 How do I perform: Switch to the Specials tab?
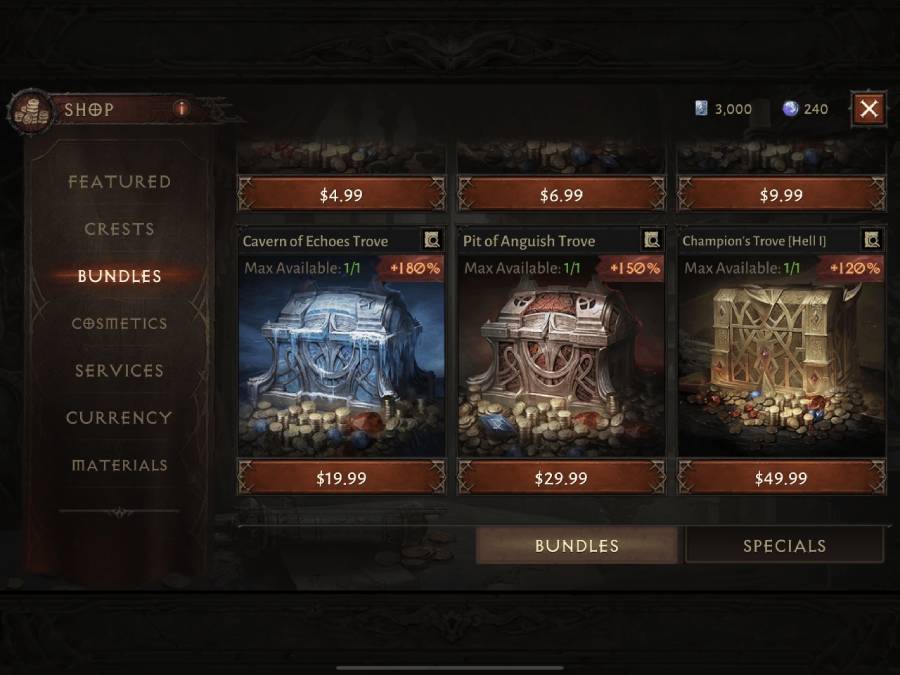pyautogui.click(x=784, y=546)
